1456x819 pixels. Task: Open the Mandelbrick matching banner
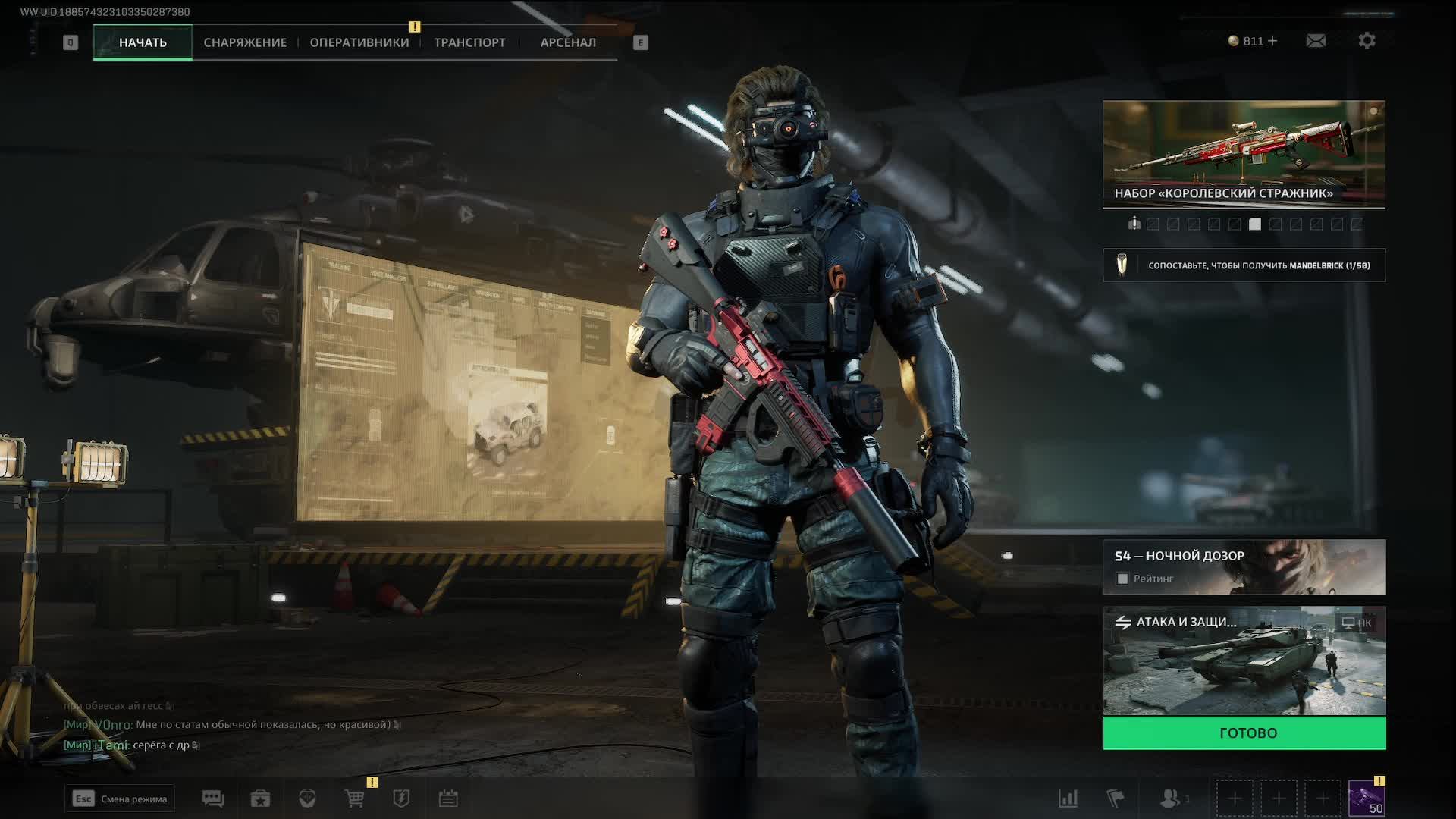click(x=1244, y=265)
